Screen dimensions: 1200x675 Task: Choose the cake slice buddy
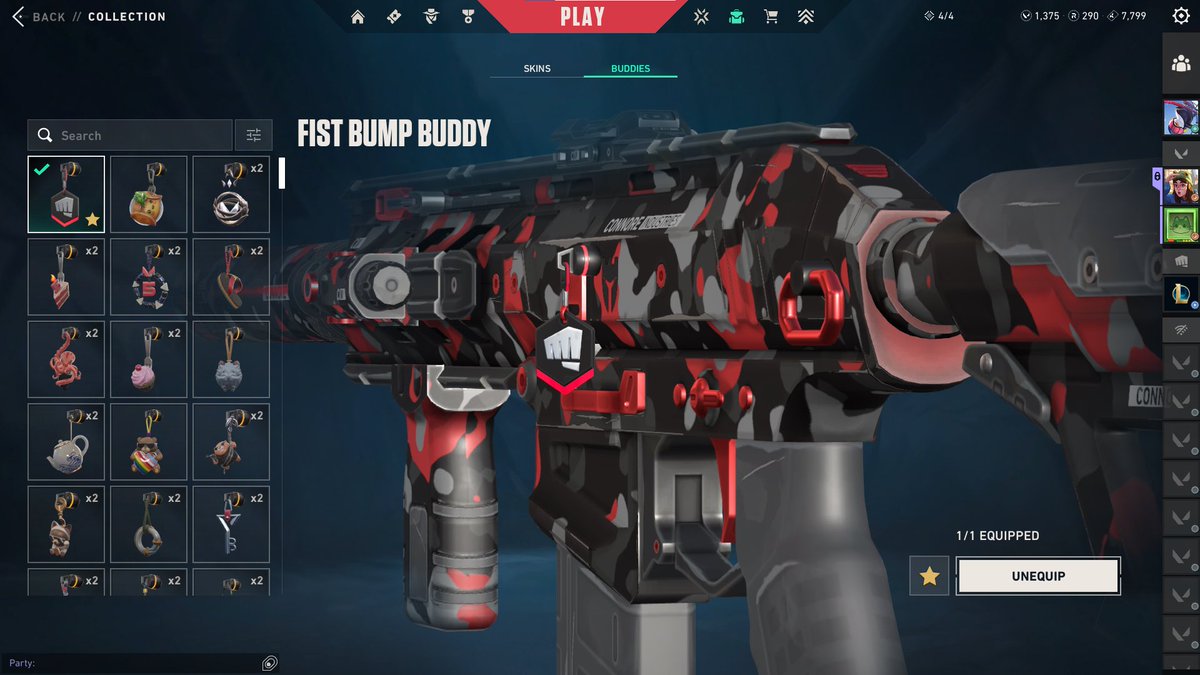[x=66, y=277]
